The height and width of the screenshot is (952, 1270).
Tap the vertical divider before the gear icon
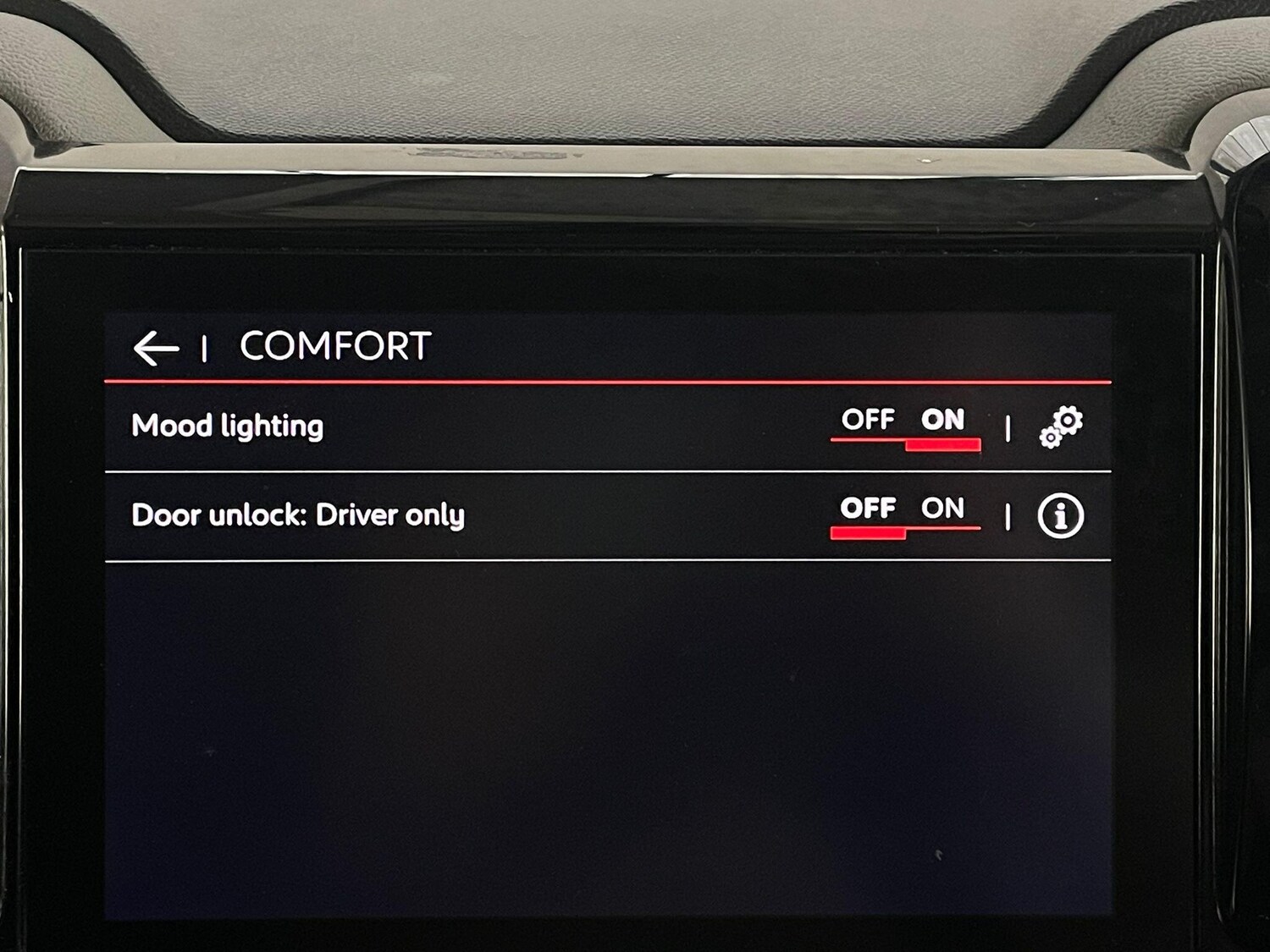(x=1008, y=429)
